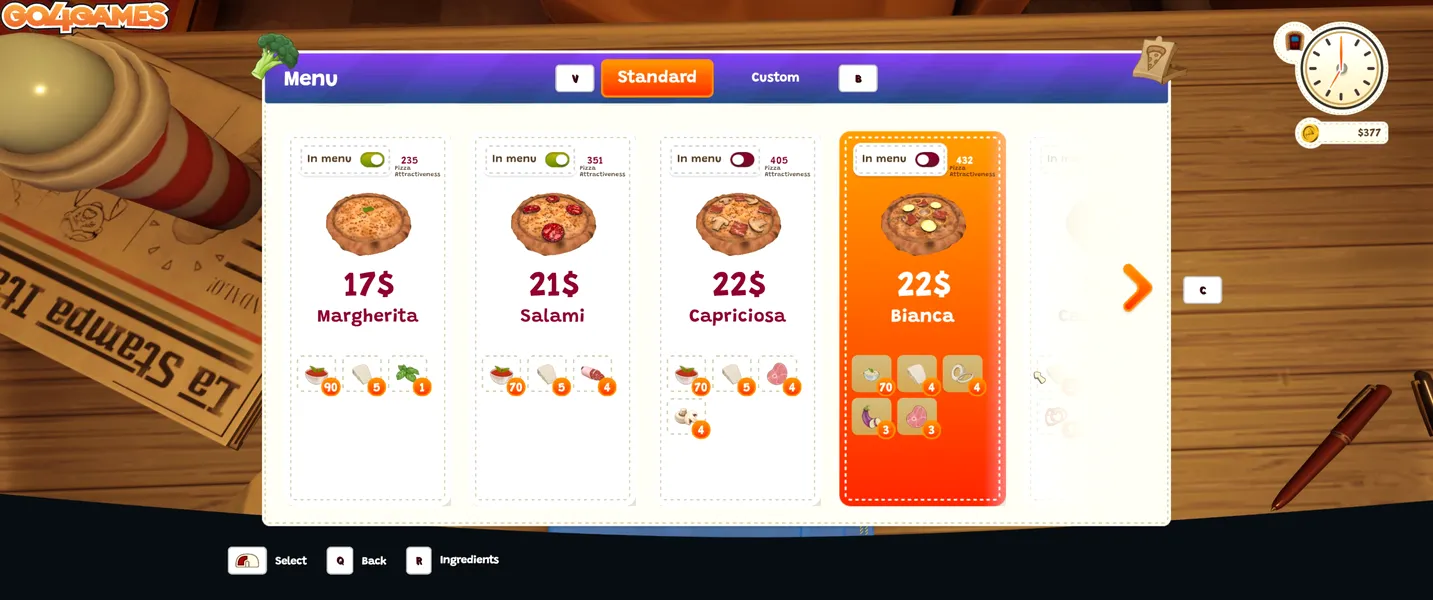The width and height of the screenshot is (1433, 600).
Task: Click Capriciosa's mushroom ingredient icon
Action: click(x=686, y=416)
